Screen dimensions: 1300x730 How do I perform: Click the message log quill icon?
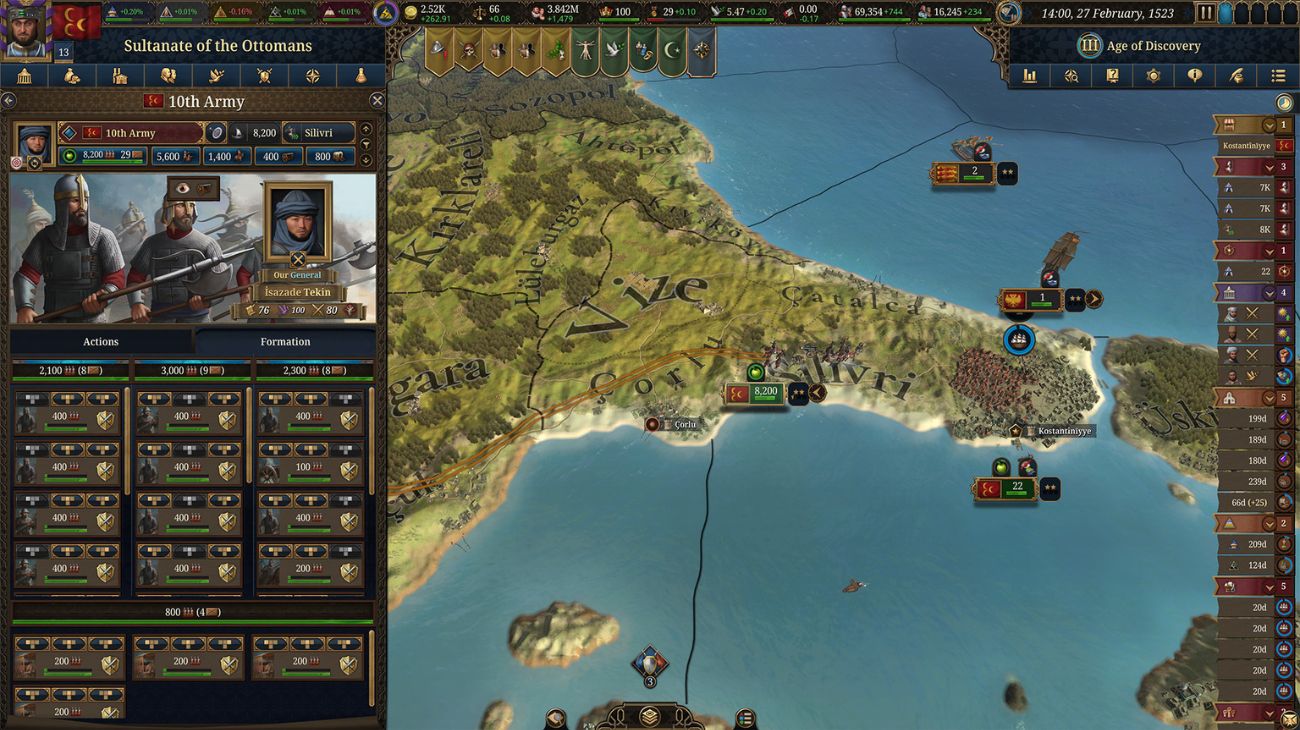pos(1237,76)
